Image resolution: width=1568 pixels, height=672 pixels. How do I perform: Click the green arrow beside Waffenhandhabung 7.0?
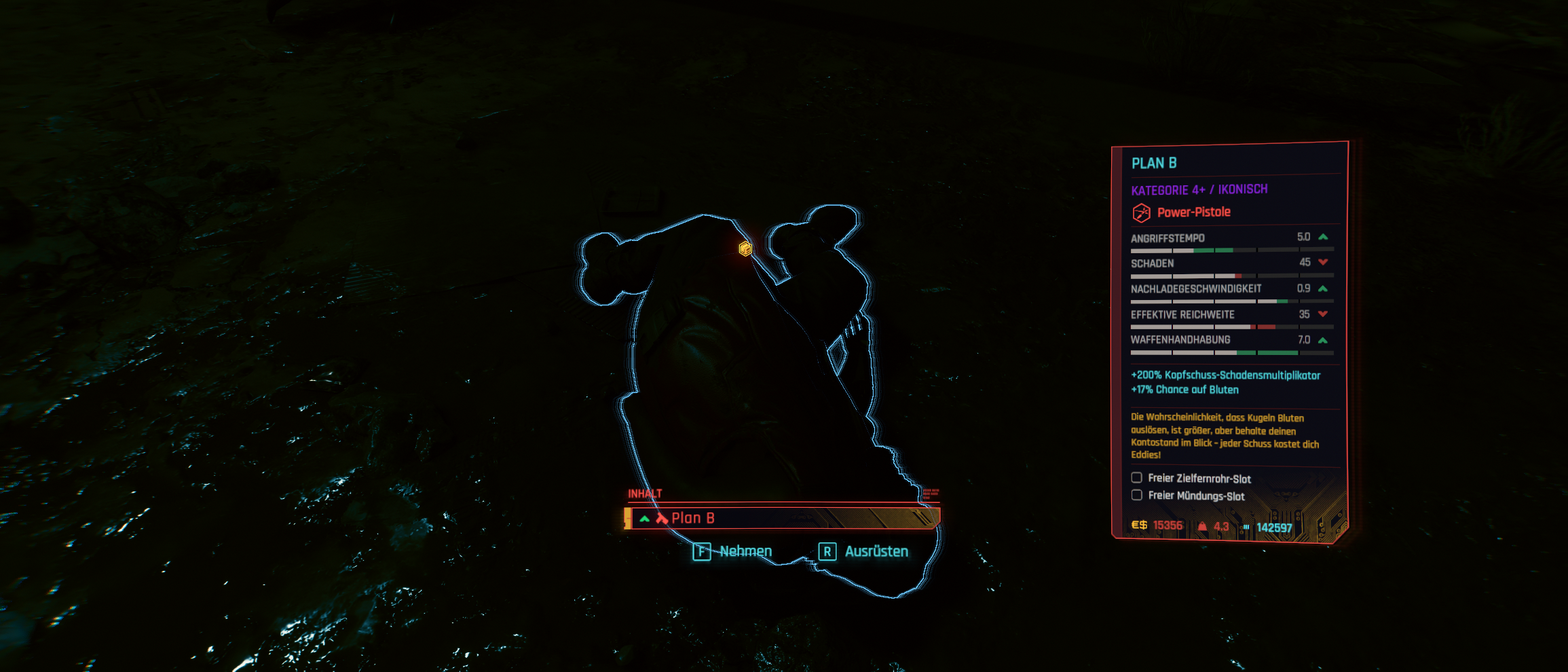(x=1322, y=339)
